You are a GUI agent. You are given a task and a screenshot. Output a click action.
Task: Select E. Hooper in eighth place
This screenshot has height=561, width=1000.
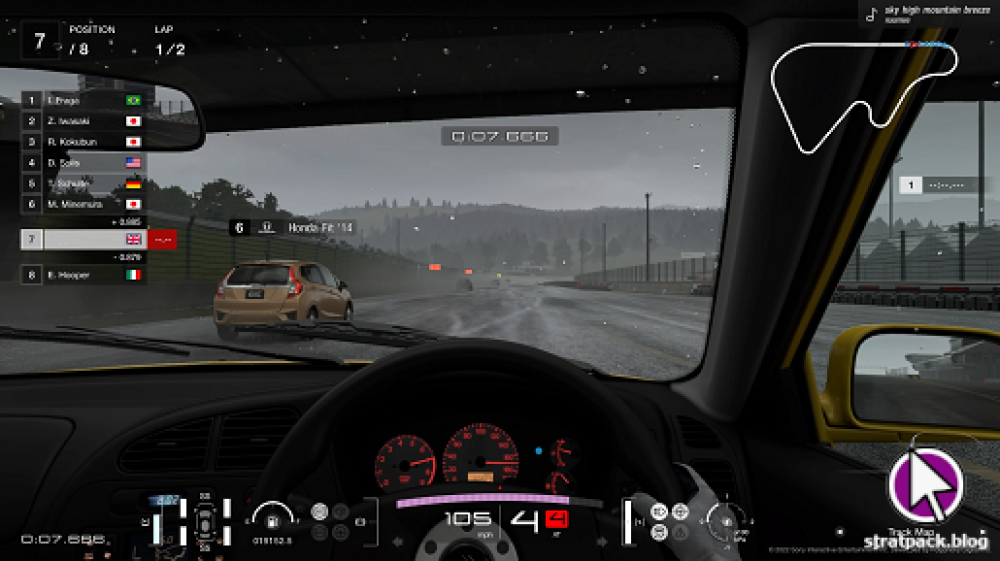pos(84,275)
